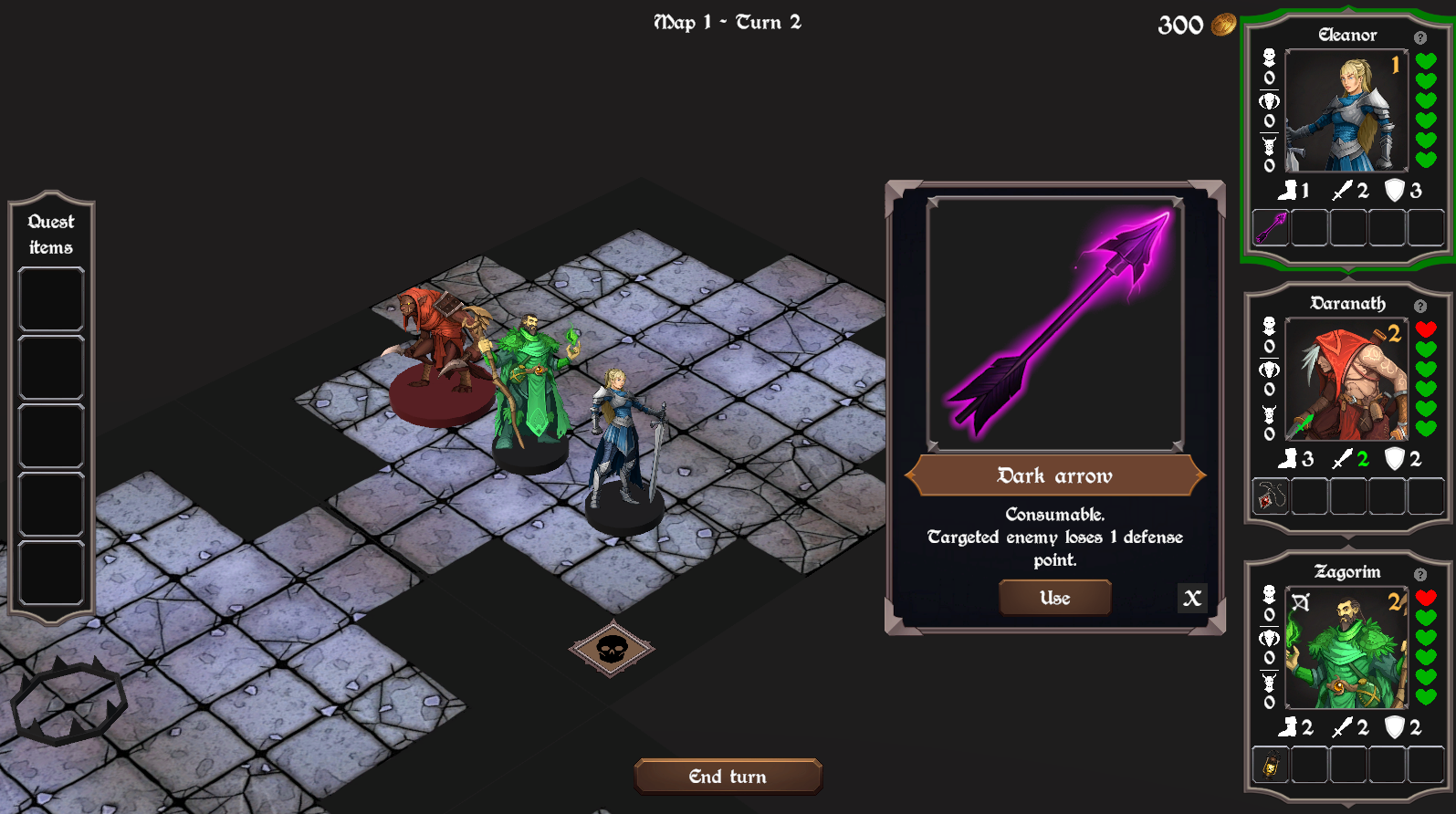Viewport: 1456px width, 814px height.
Task: Open the help icon on Eleanor's card
Action: click(x=1420, y=37)
